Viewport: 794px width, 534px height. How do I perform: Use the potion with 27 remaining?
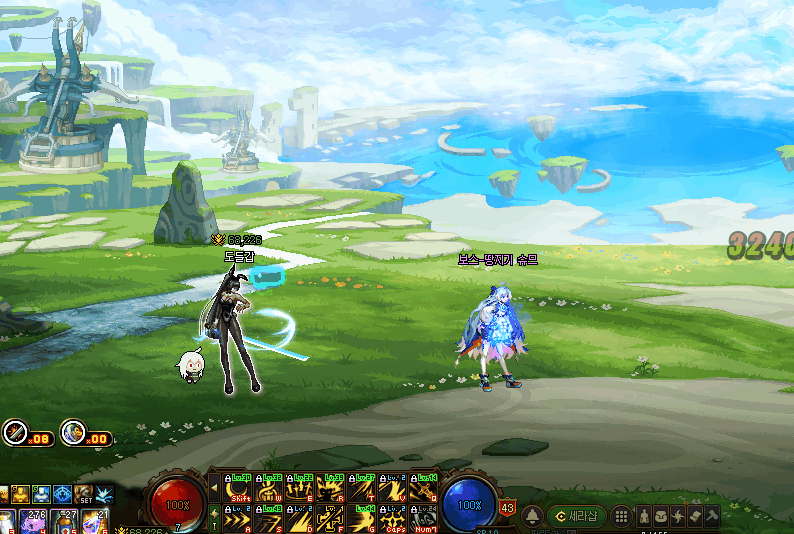[63, 521]
